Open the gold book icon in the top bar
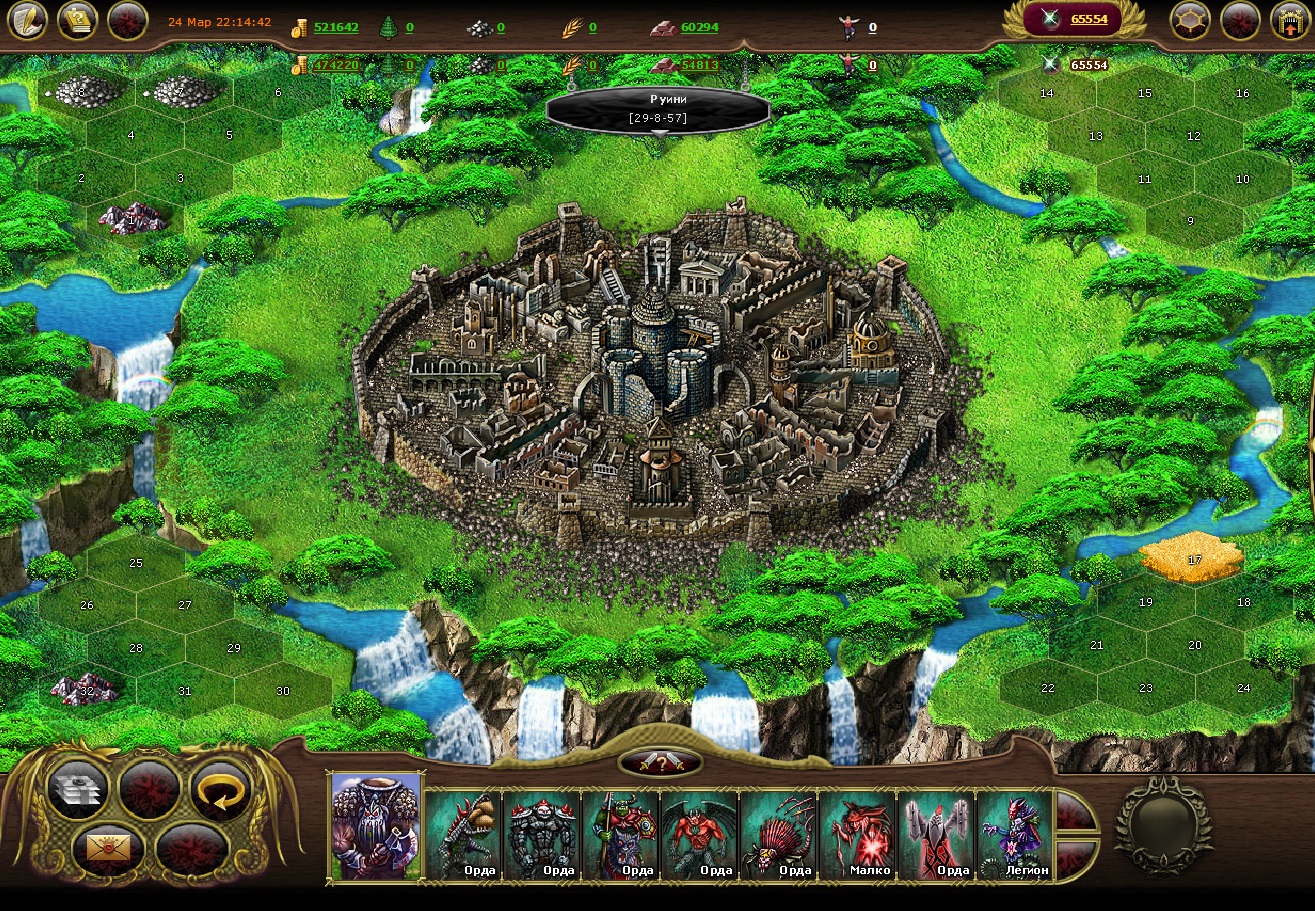Image resolution: width=1315 pixels, height=911 pixels. (x=76, y=20)
